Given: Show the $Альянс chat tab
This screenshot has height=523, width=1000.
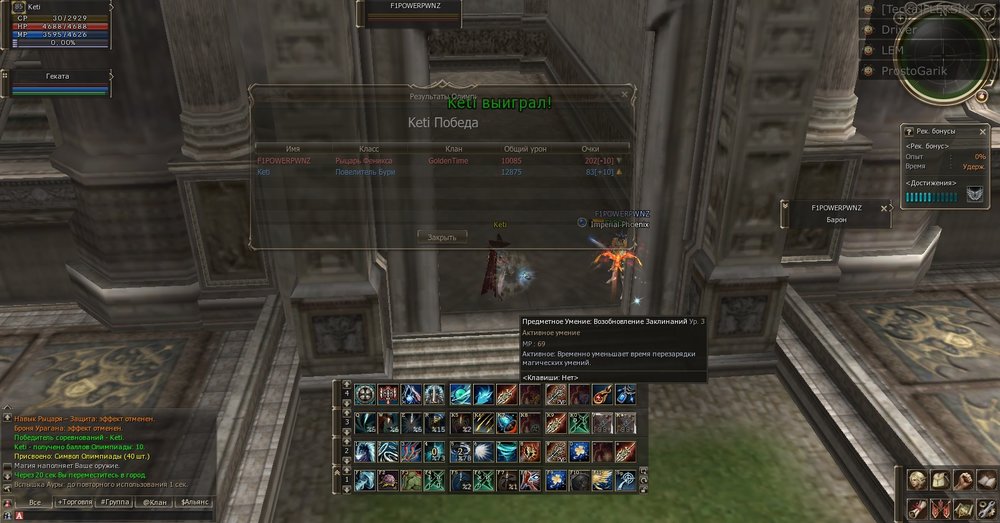Looking at the screenshot, I should (194, 501).
